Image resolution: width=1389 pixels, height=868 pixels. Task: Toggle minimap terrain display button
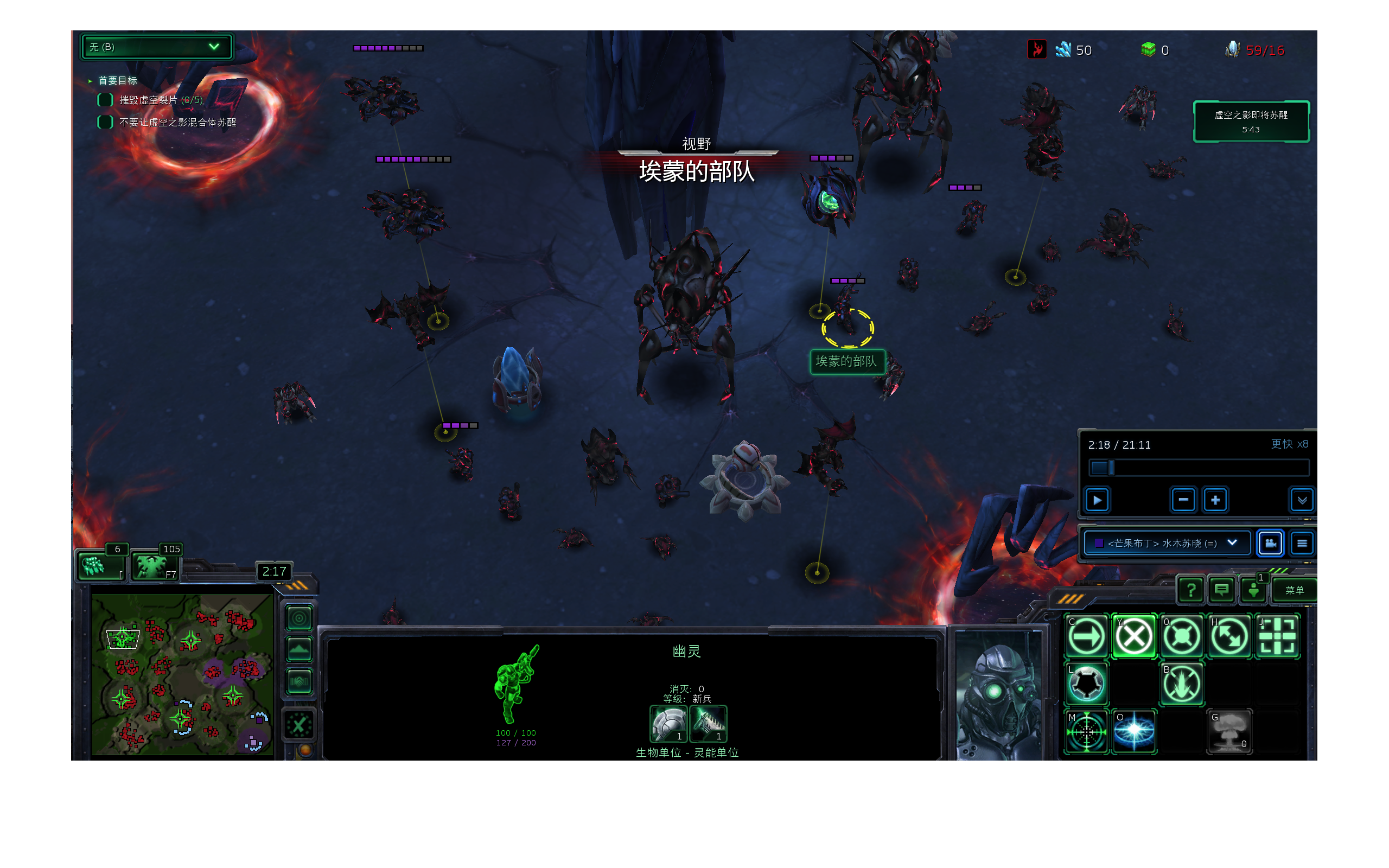299,650
